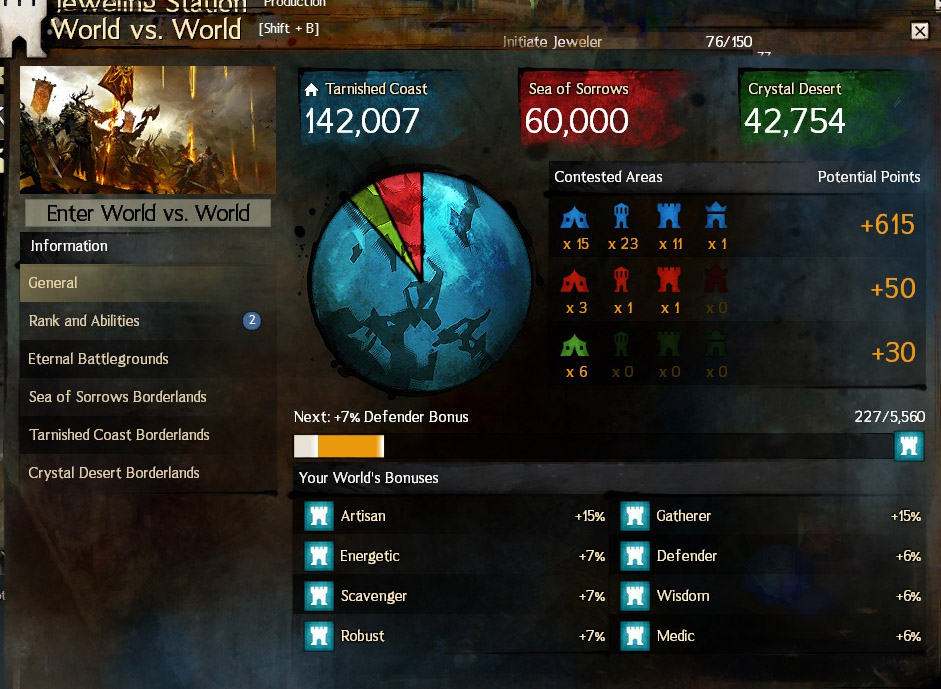
Task: Select the General information entry
Action: (147, 283)
